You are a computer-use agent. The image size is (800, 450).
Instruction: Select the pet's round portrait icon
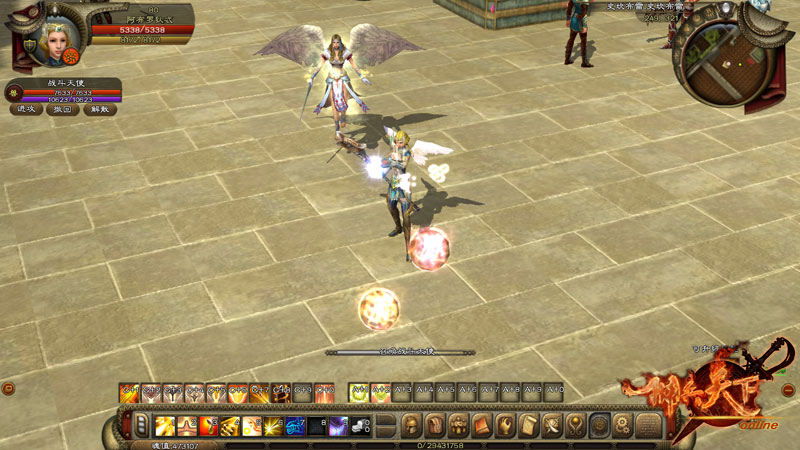[x=13, y=91]
